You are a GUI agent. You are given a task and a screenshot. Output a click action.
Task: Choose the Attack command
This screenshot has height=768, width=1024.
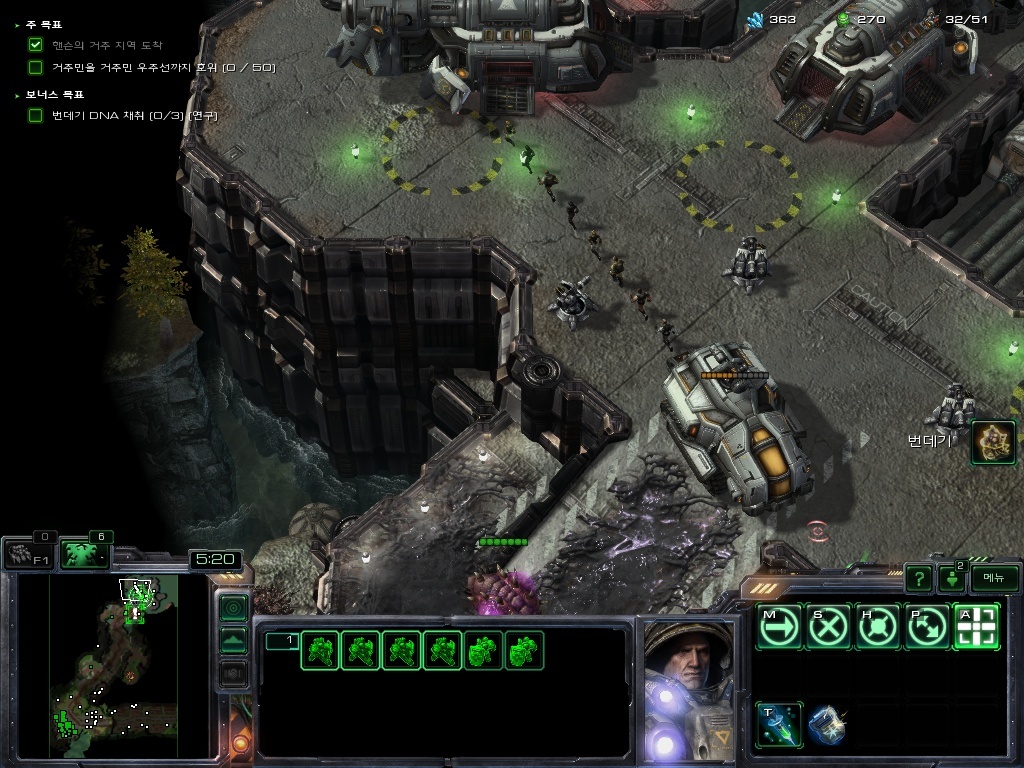(976, 628)
